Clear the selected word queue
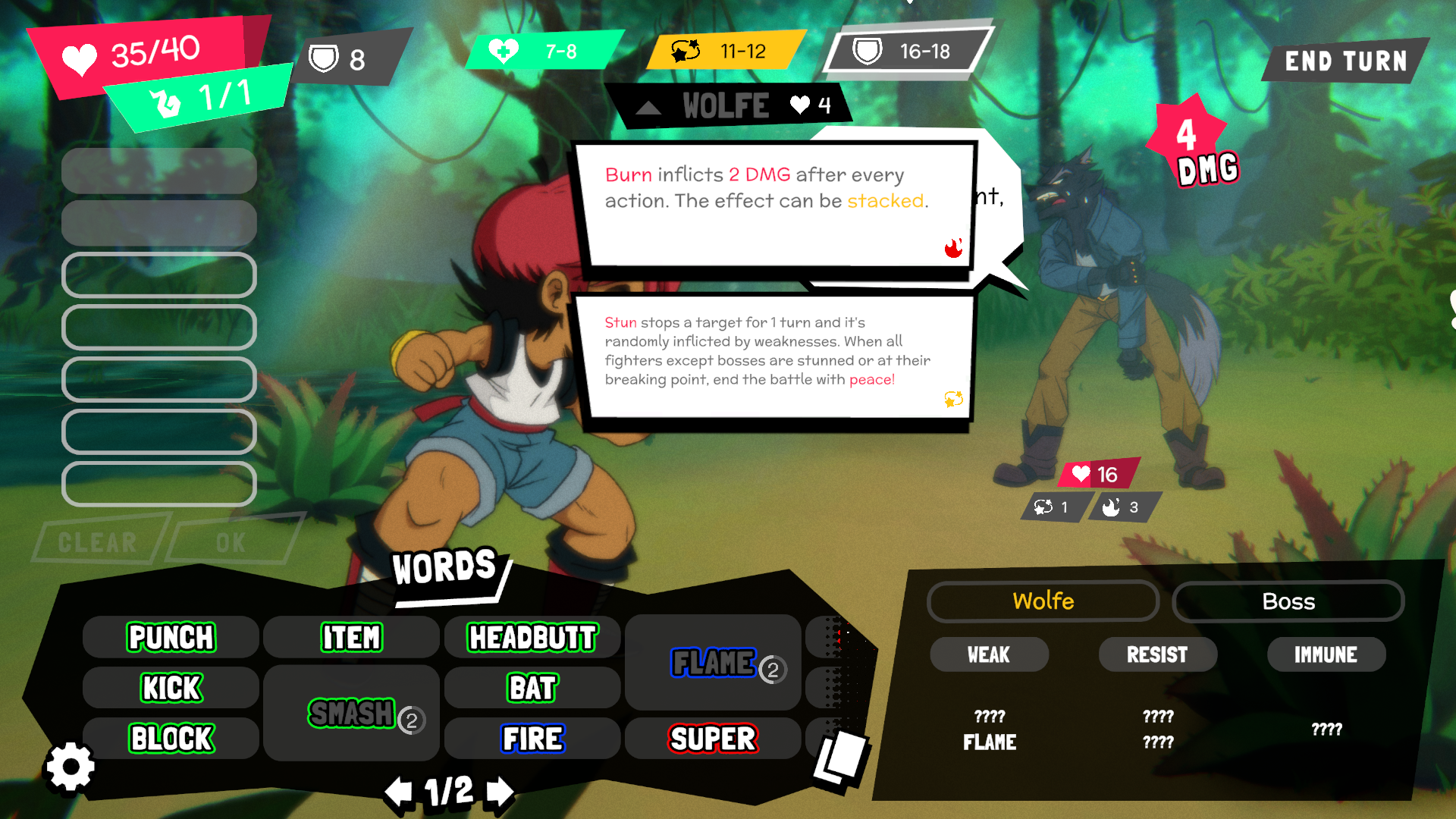The image size is (1456, 819). coord(99,542)
